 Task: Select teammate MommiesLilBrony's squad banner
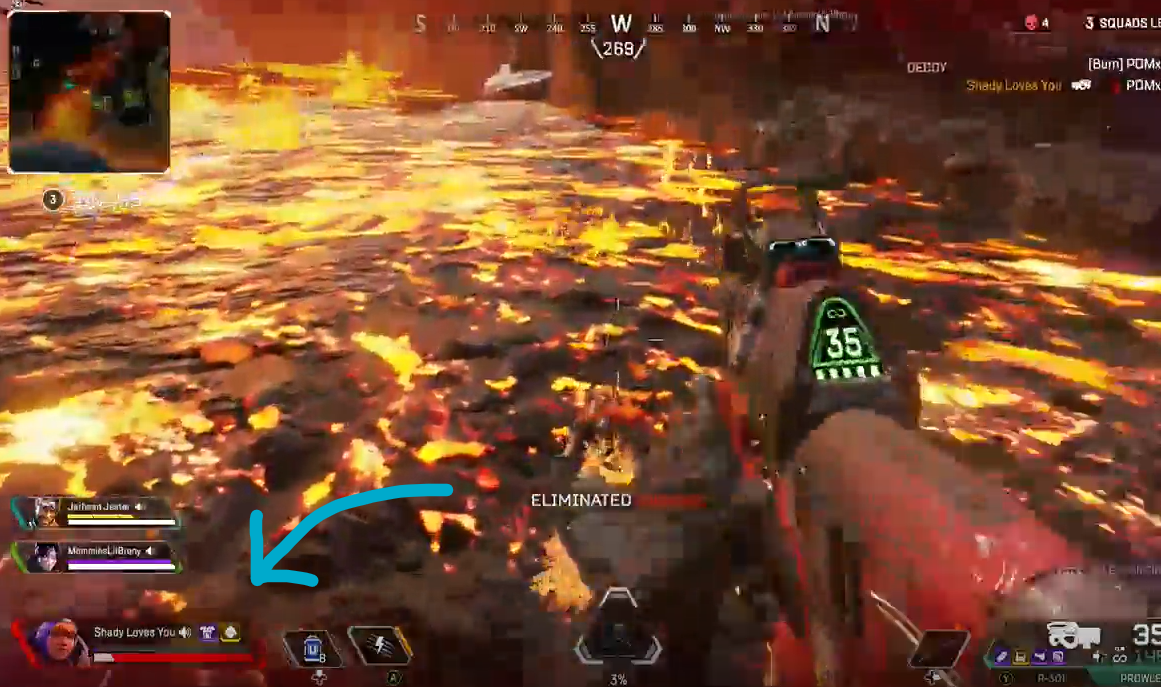pyautogui.click(x=98, y=556)
